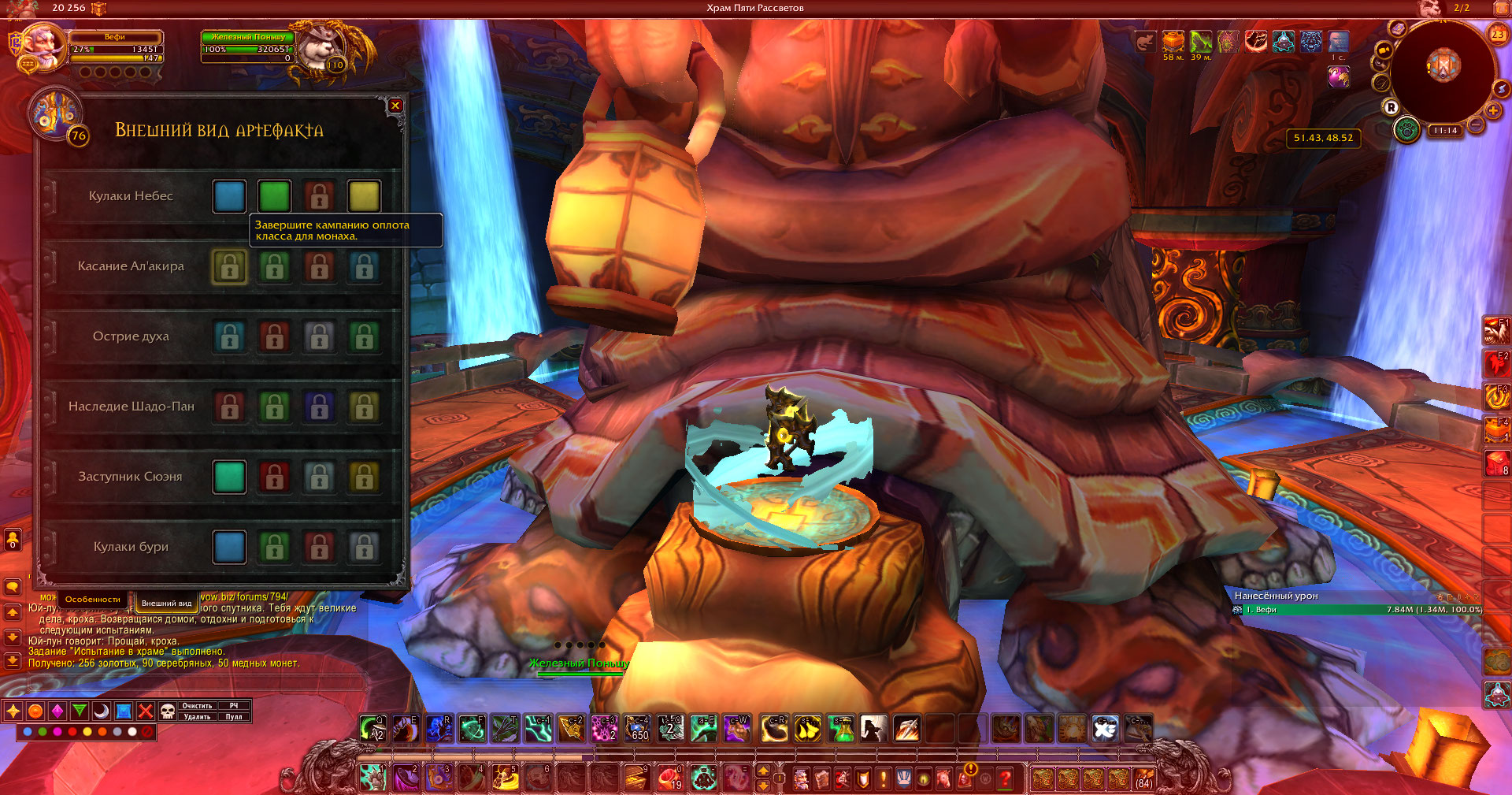The image size is (1512, 795).
Task: Switch to the Особенности tab
Action: (x=93, y=600)
